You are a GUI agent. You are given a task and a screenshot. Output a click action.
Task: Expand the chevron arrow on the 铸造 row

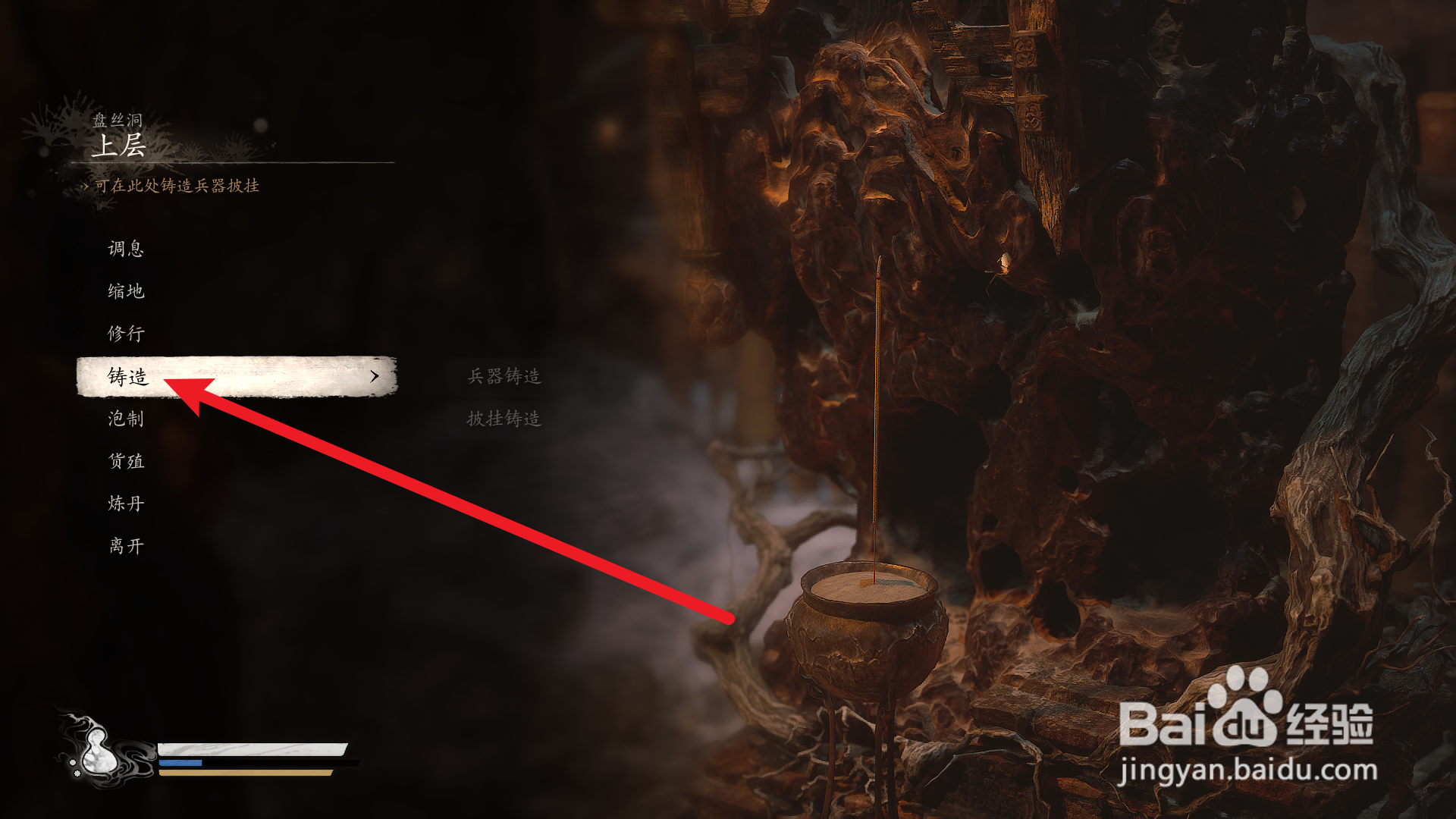(373, 376)
